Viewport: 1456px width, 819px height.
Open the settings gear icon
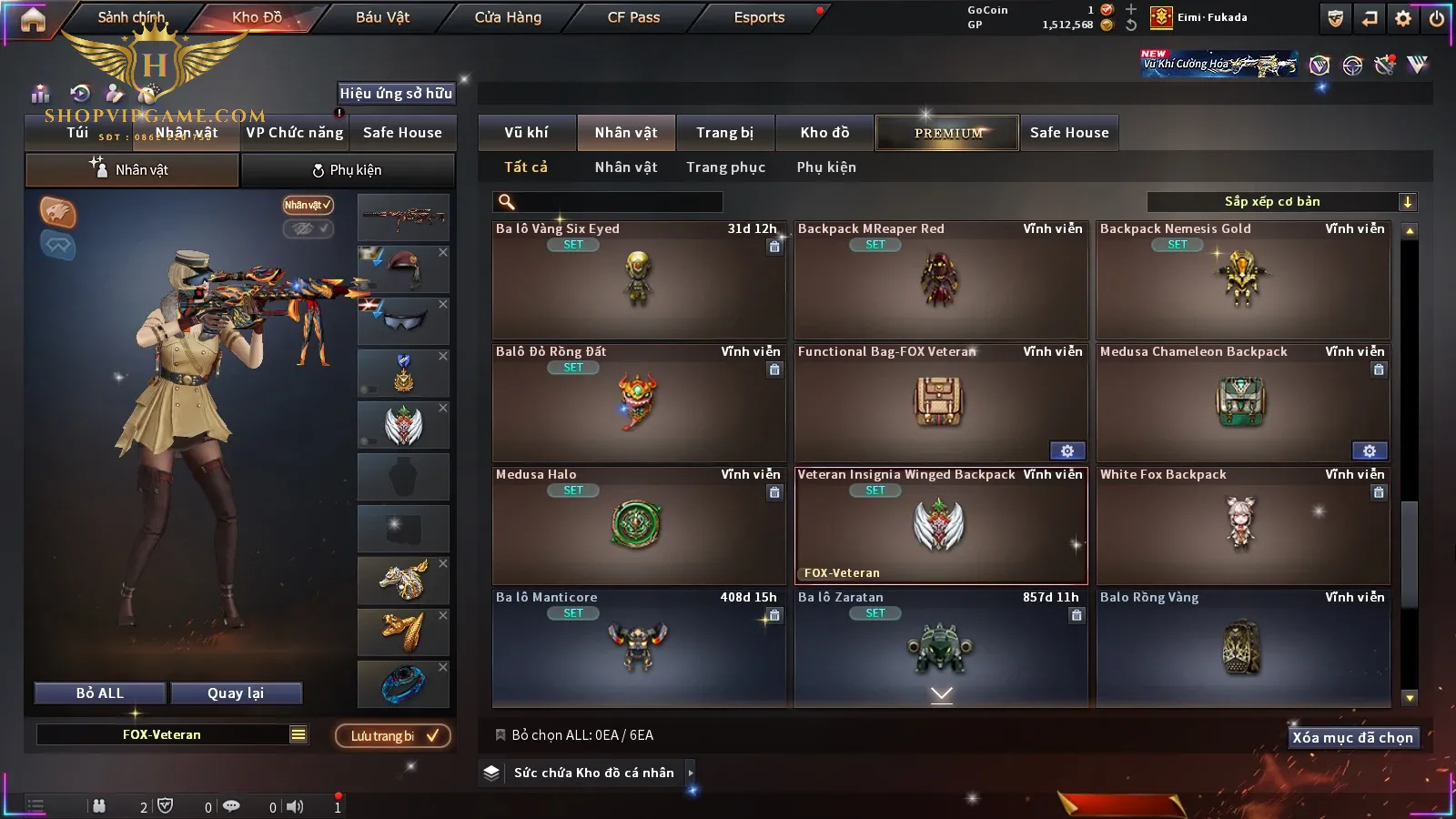tap(1403, 18)
